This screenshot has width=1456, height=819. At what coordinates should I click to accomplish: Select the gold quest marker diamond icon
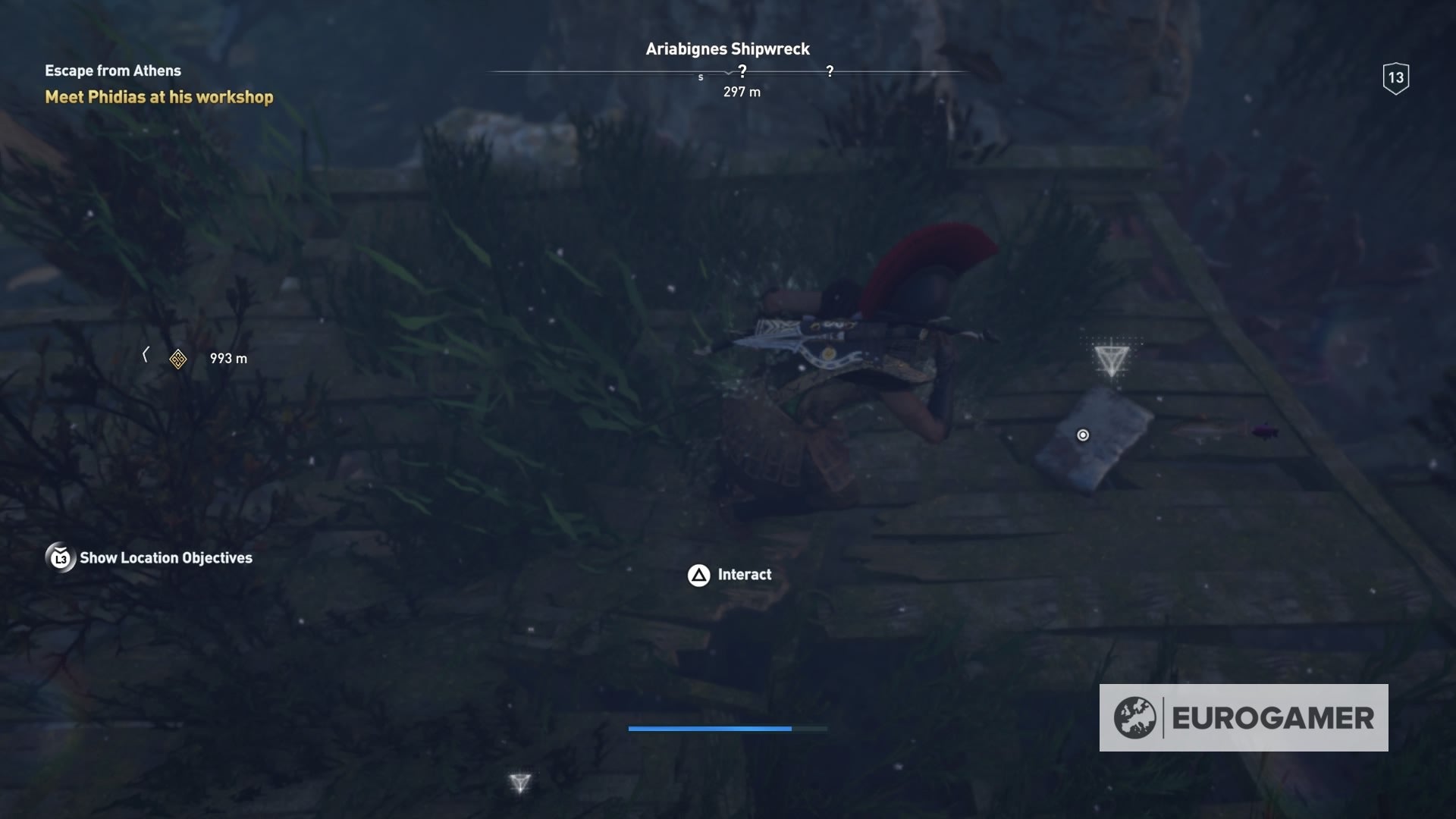tap(177, 359)
